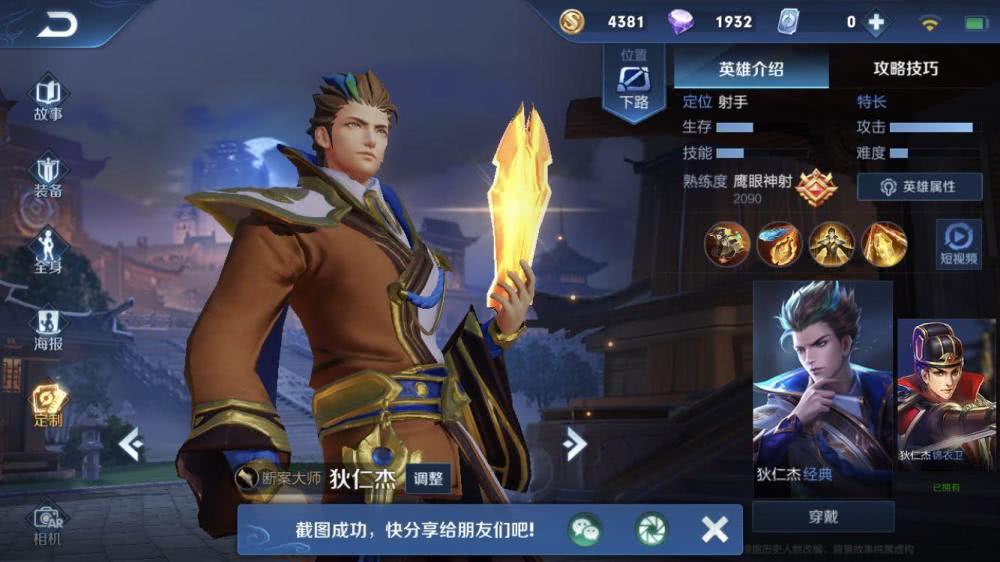This screenshot has width=1000, height=562.
Task: Close the screenshot share banner
Action: click(x=714, y=529)
